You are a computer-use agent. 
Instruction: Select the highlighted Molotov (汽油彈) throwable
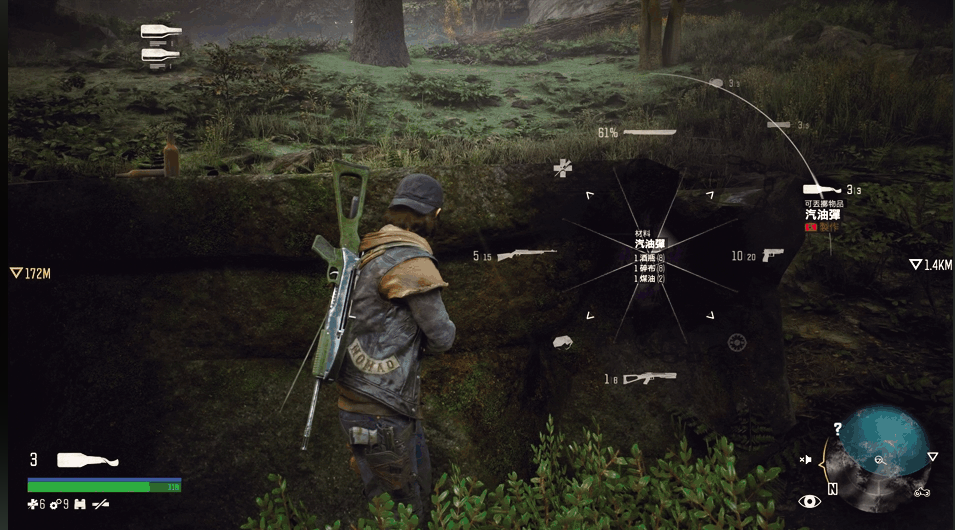tap(823, 189)
